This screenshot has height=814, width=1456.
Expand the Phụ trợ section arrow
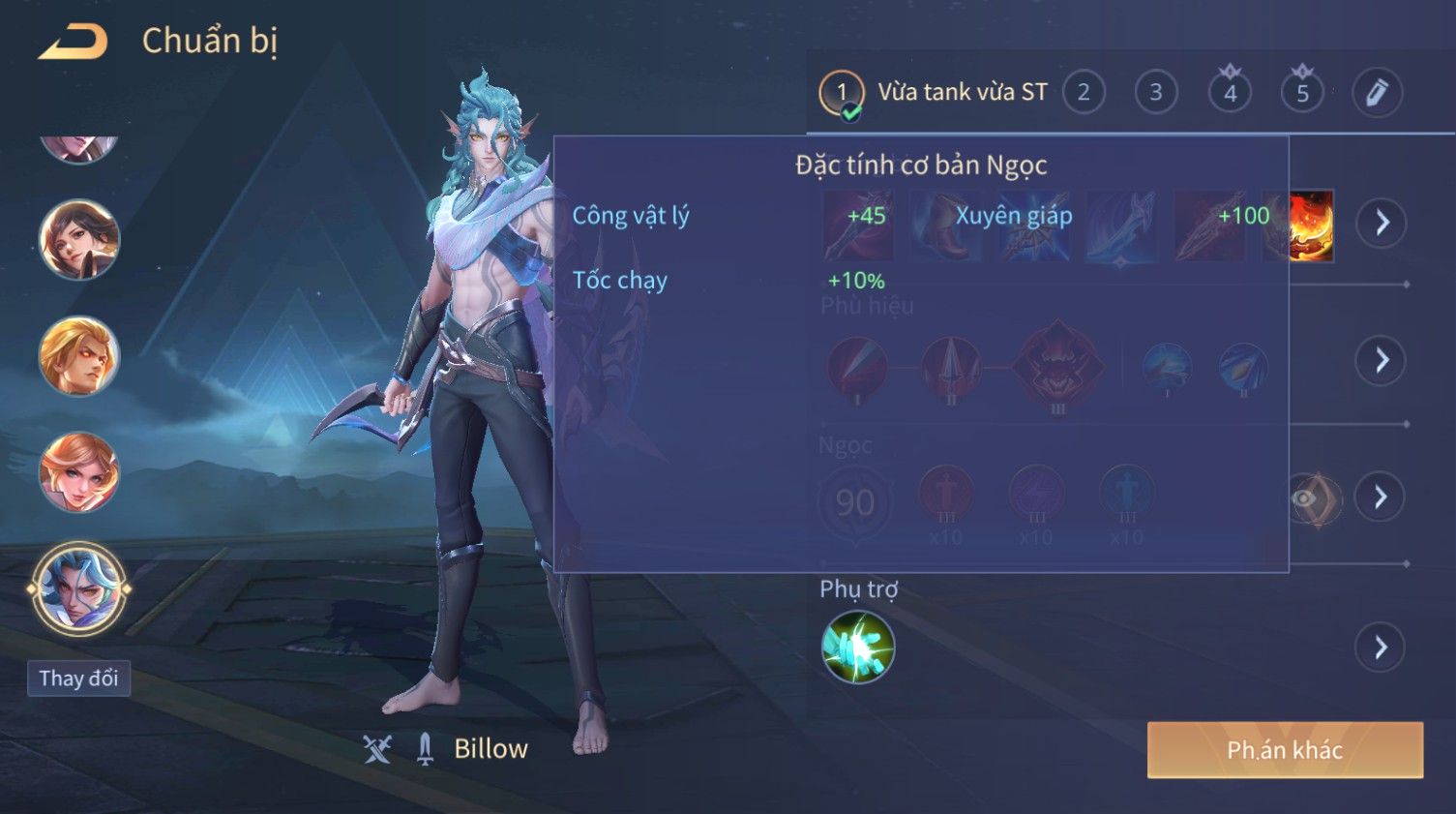pos(1382,648)
